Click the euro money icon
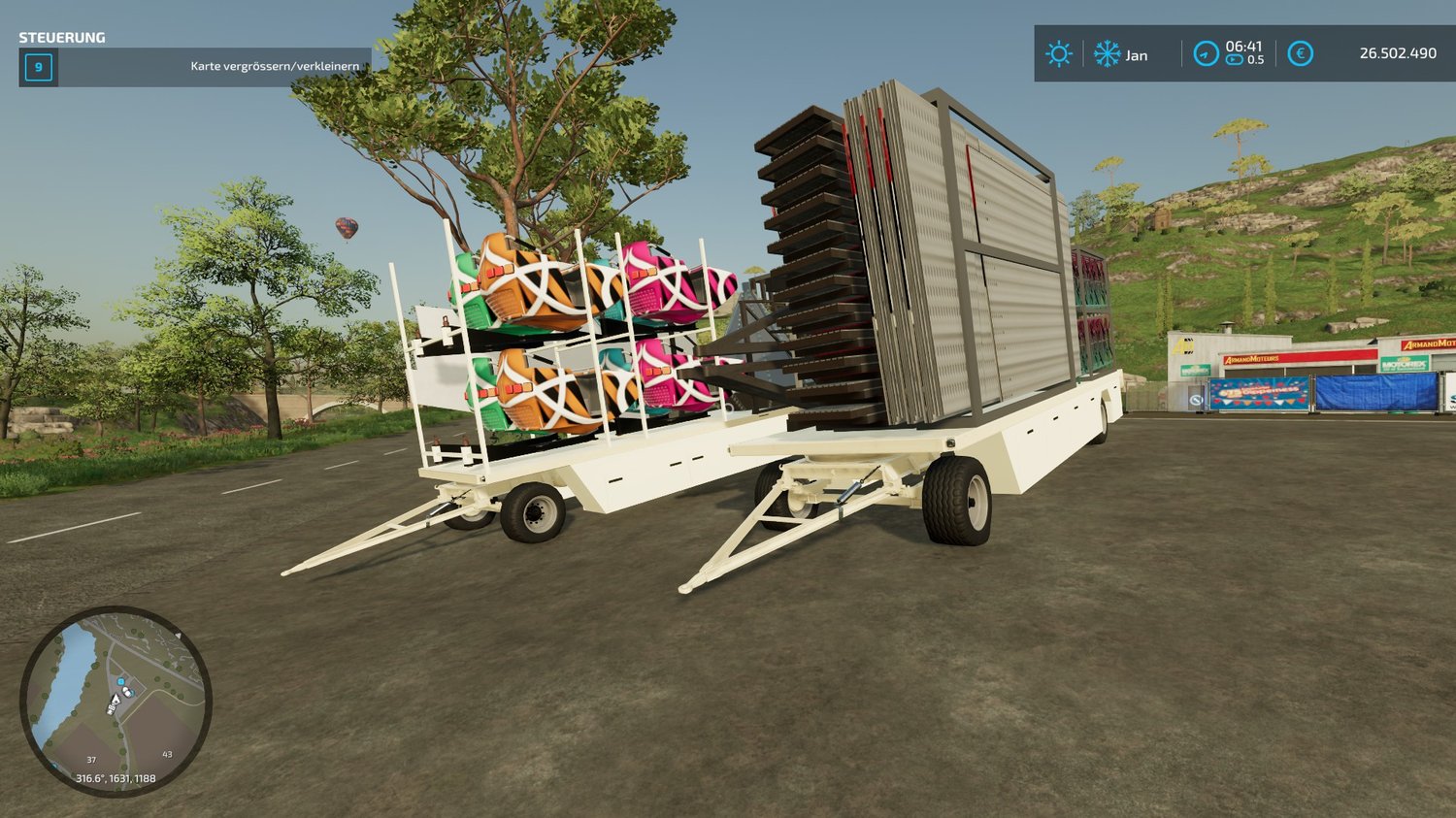 click(x=1300, y=54)
